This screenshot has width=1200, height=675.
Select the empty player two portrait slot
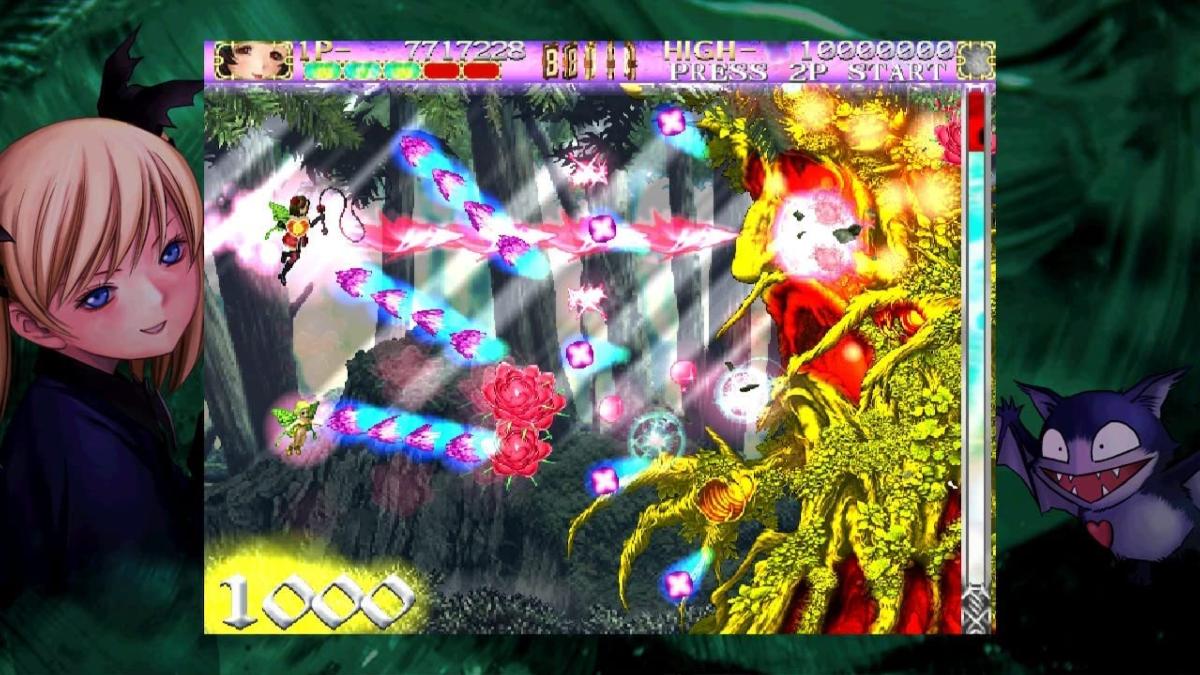(x=975, y=60)
